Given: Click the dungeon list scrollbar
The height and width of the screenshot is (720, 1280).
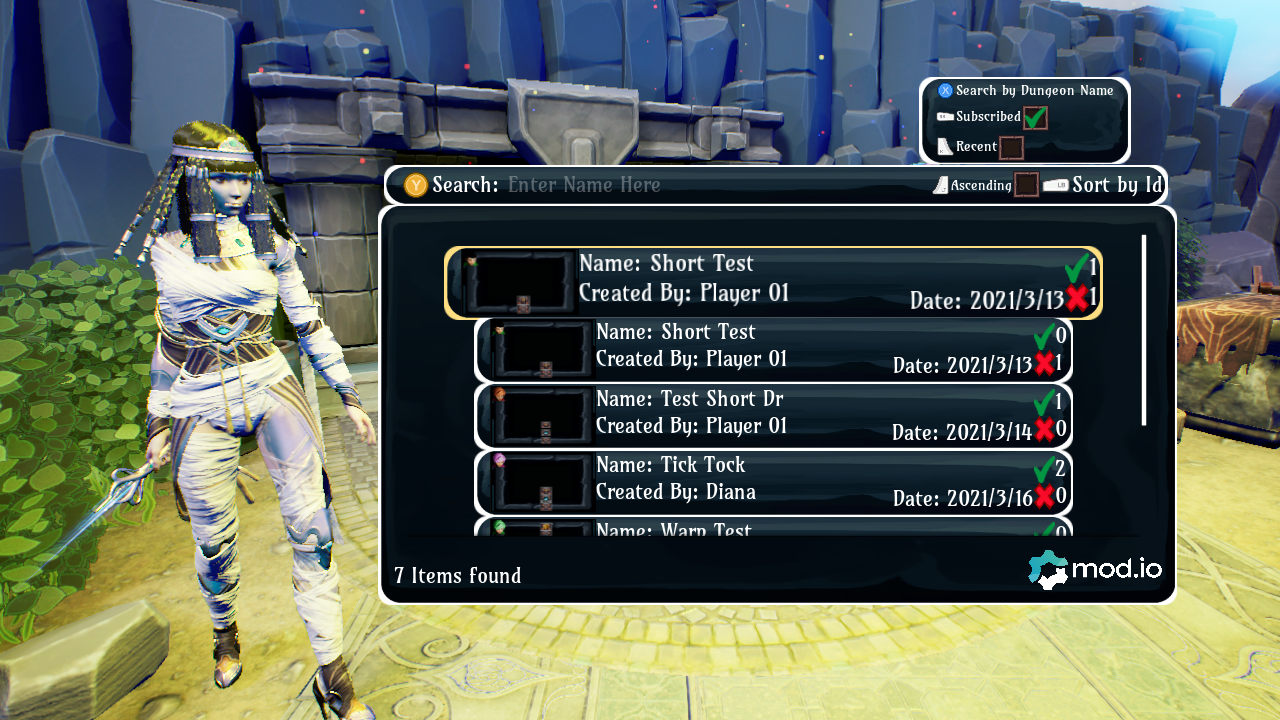Looking at the screenshot, I should [x=1144, y=330].
